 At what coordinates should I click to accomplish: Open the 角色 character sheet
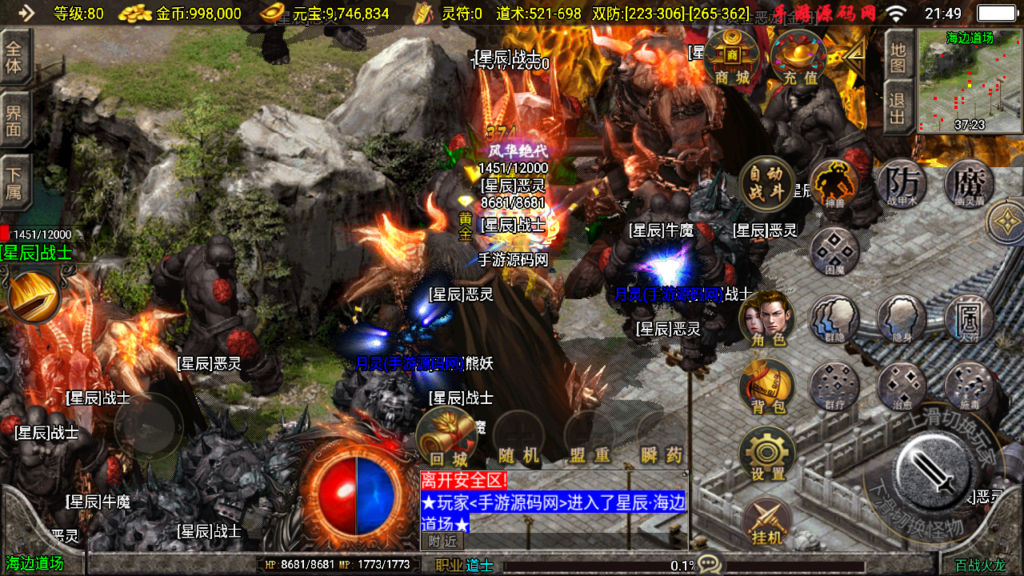(766, 320)
